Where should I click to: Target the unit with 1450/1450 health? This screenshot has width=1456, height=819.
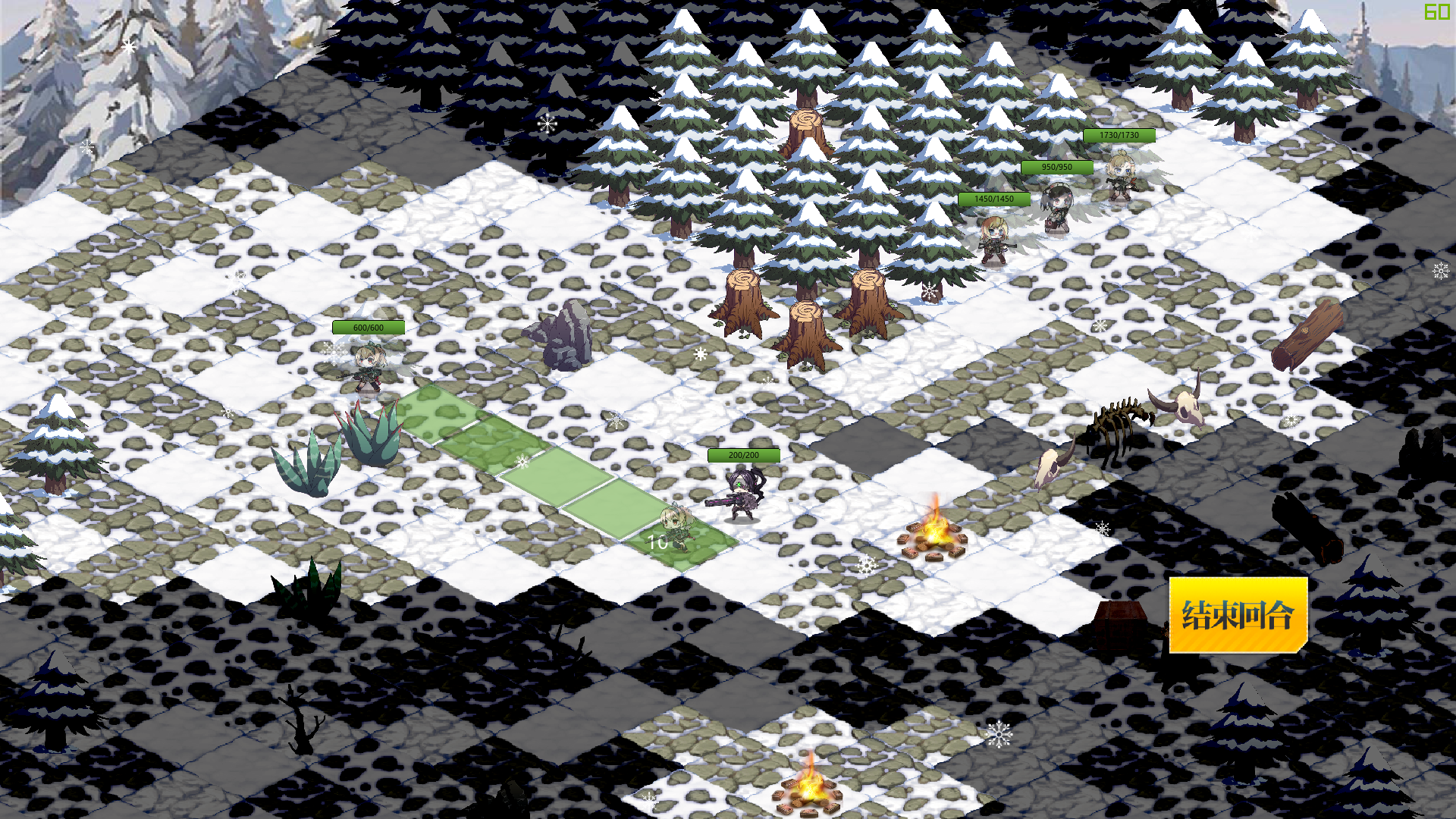(993, 240)
